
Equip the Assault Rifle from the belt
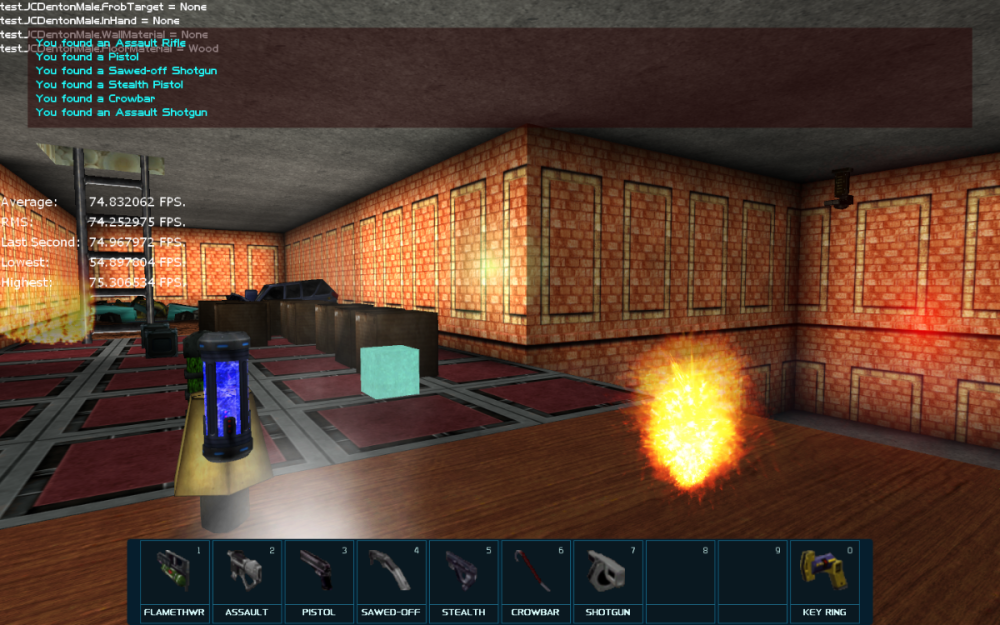pyautogui.click(x=247, y=577)
